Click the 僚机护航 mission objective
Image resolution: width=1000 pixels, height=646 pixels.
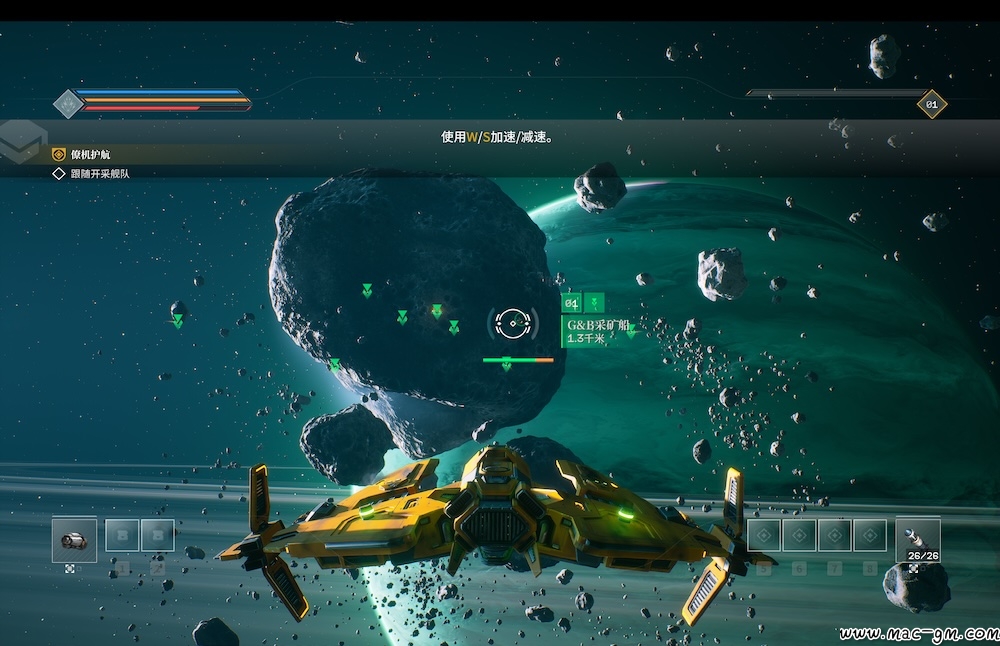[90, 155]
